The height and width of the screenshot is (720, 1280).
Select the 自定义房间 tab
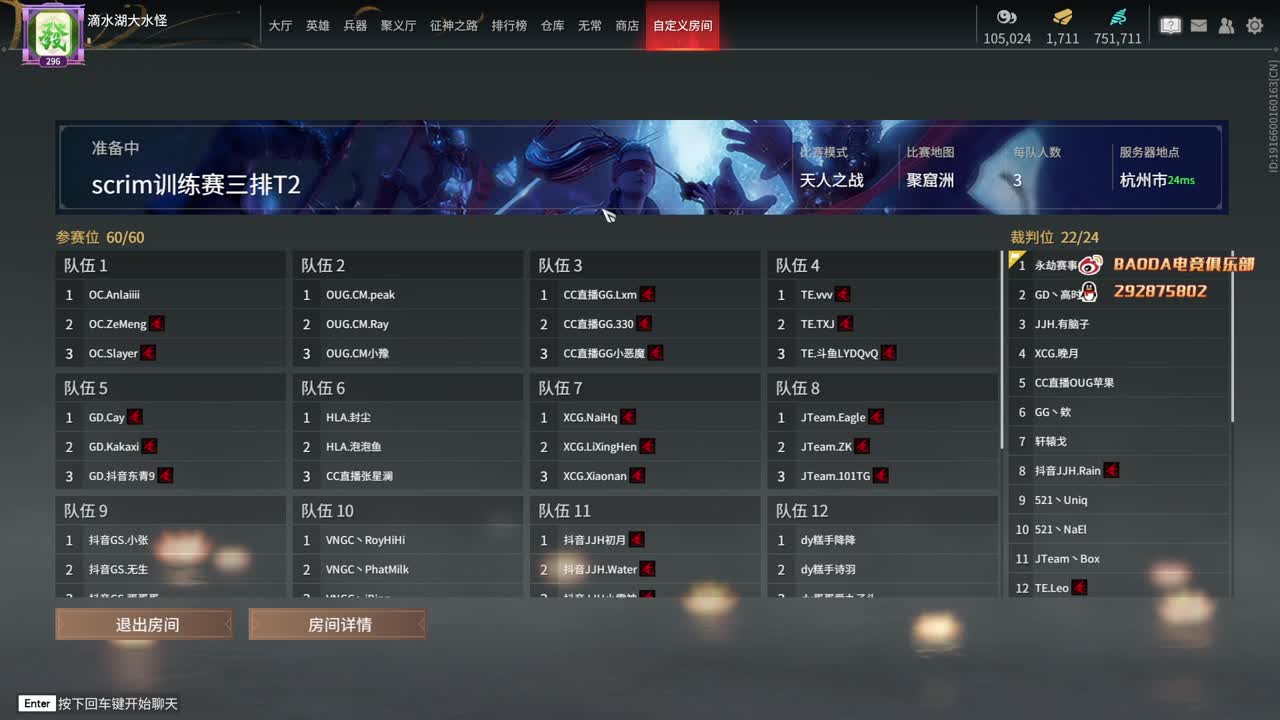(682, 26)
